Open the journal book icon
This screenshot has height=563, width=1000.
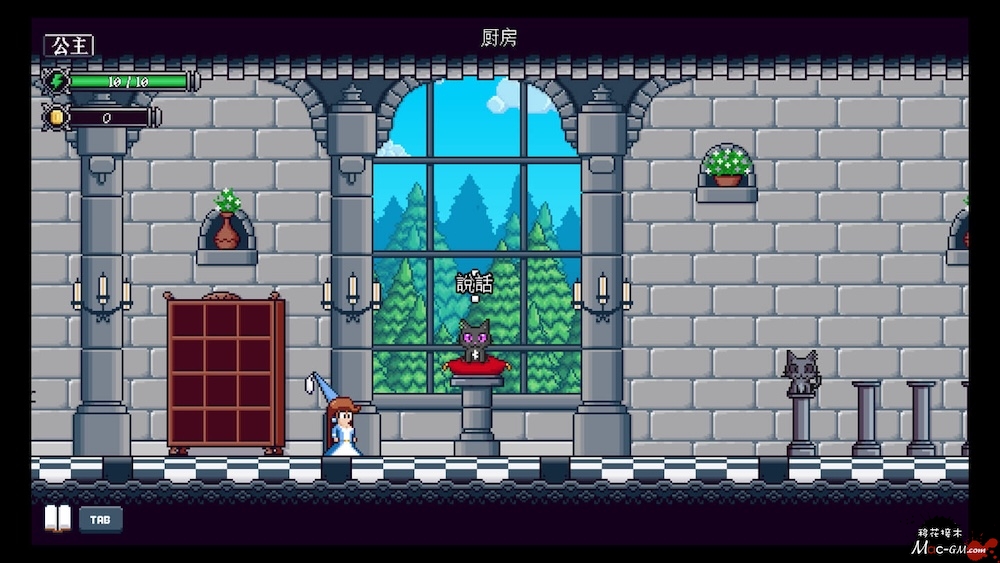click(57, 518)
